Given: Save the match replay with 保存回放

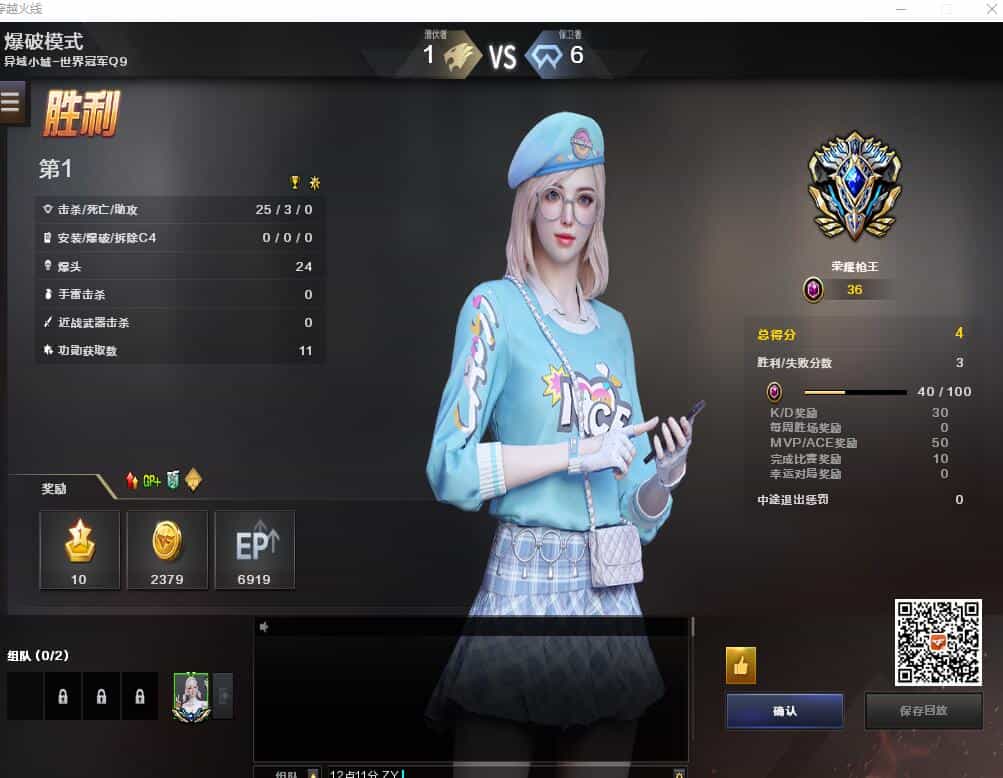Looking at the screenshot, I should [x=922, y=711].
